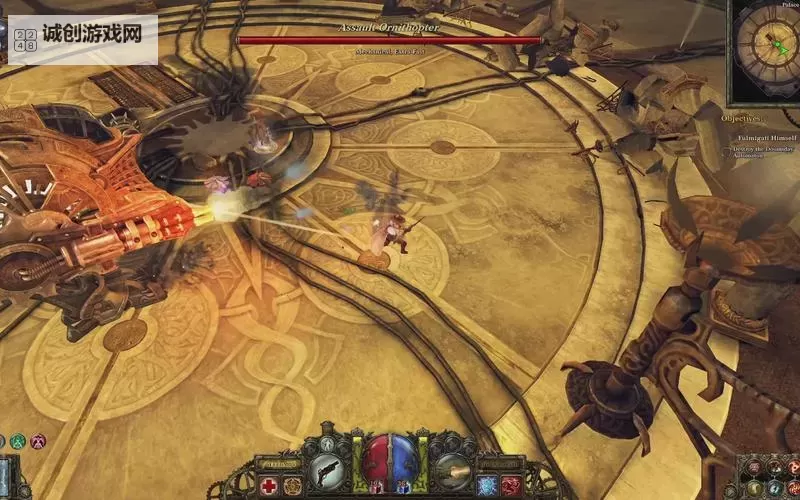Open the circular minimap
Image resolution: width=800 pixels, height=500 pixels.
(x=765, y=48)
